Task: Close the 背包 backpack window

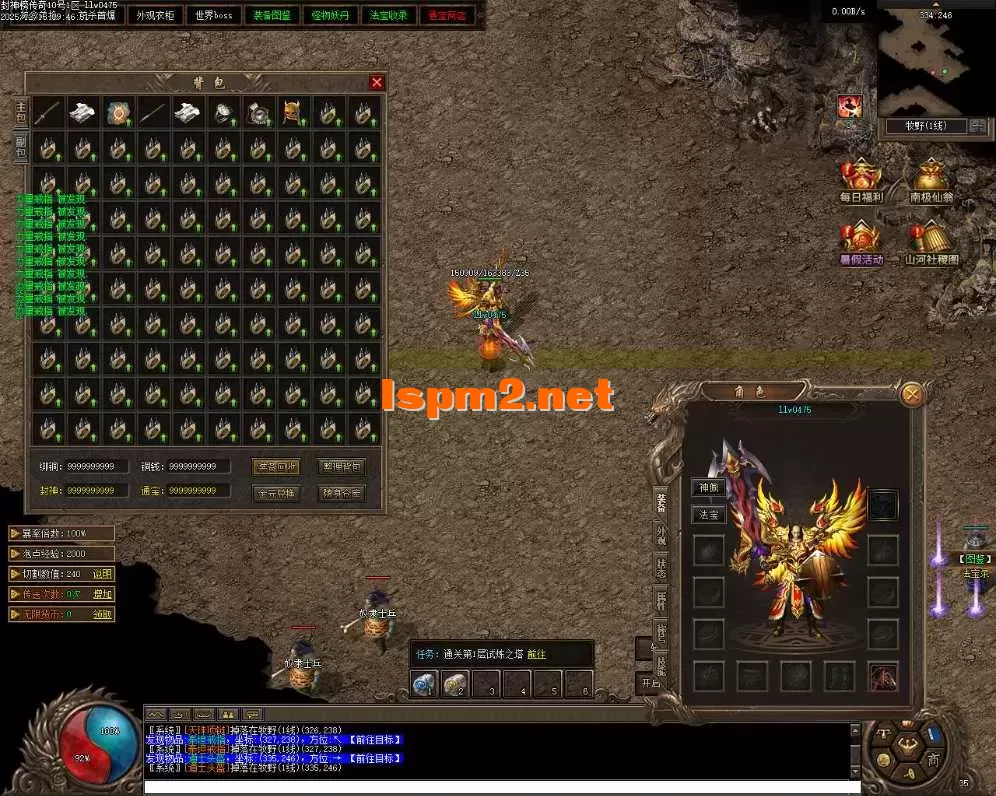Action: (376, 83)
